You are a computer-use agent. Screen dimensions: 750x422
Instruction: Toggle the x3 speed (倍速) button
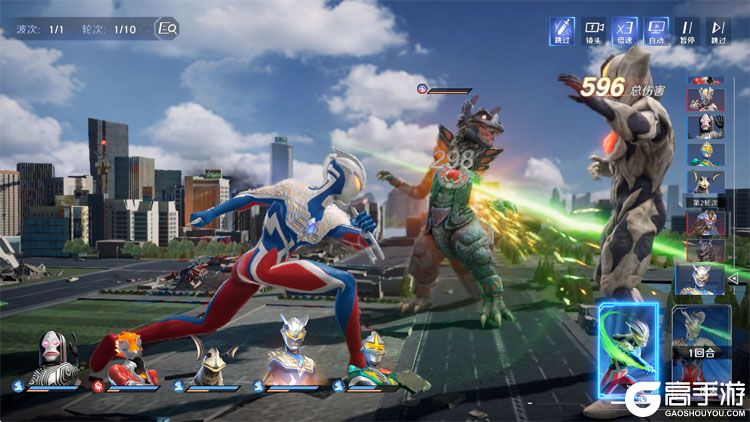pos(624,31)
